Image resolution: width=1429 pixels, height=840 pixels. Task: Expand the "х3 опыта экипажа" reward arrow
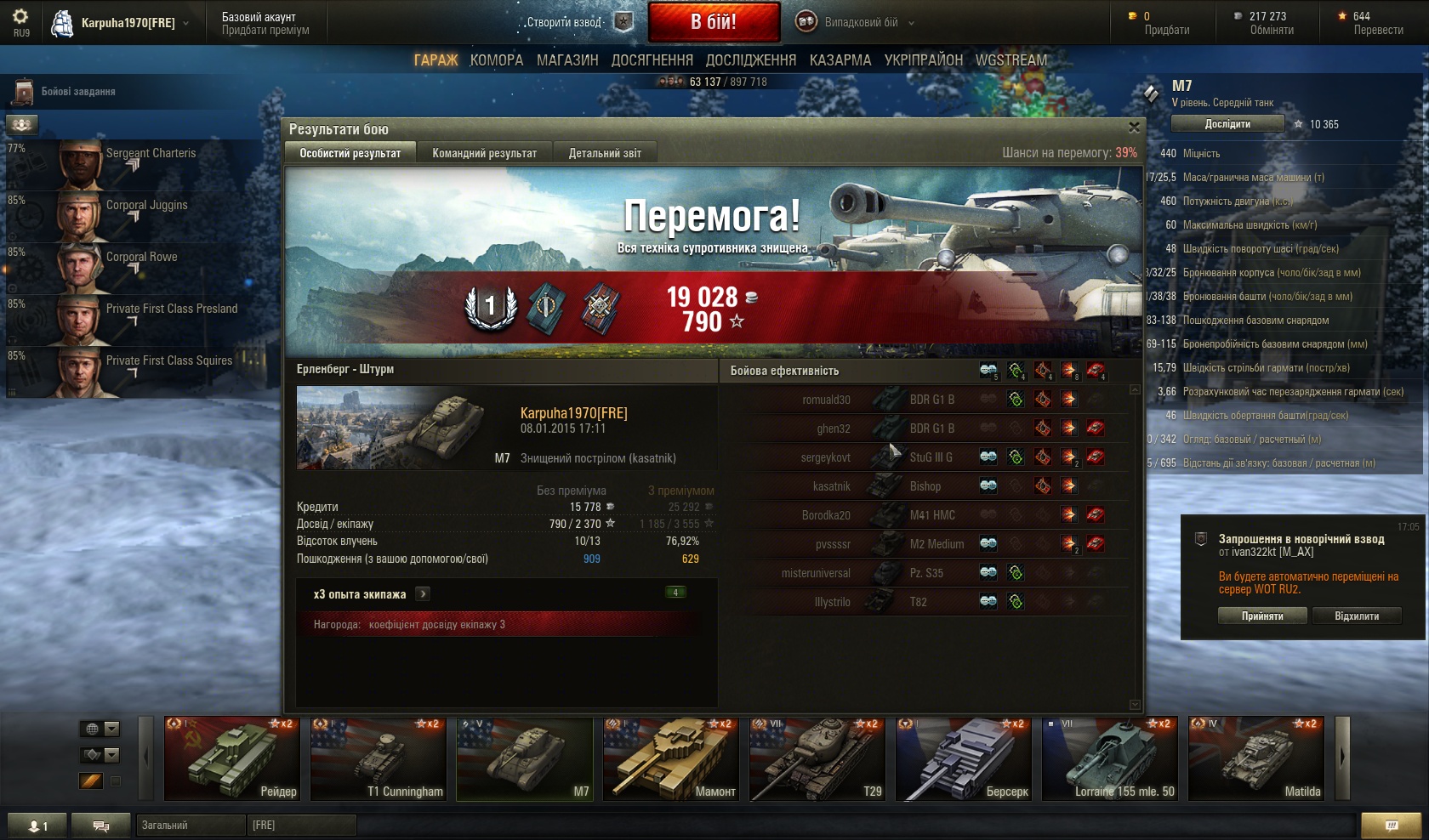pos(423,594)
